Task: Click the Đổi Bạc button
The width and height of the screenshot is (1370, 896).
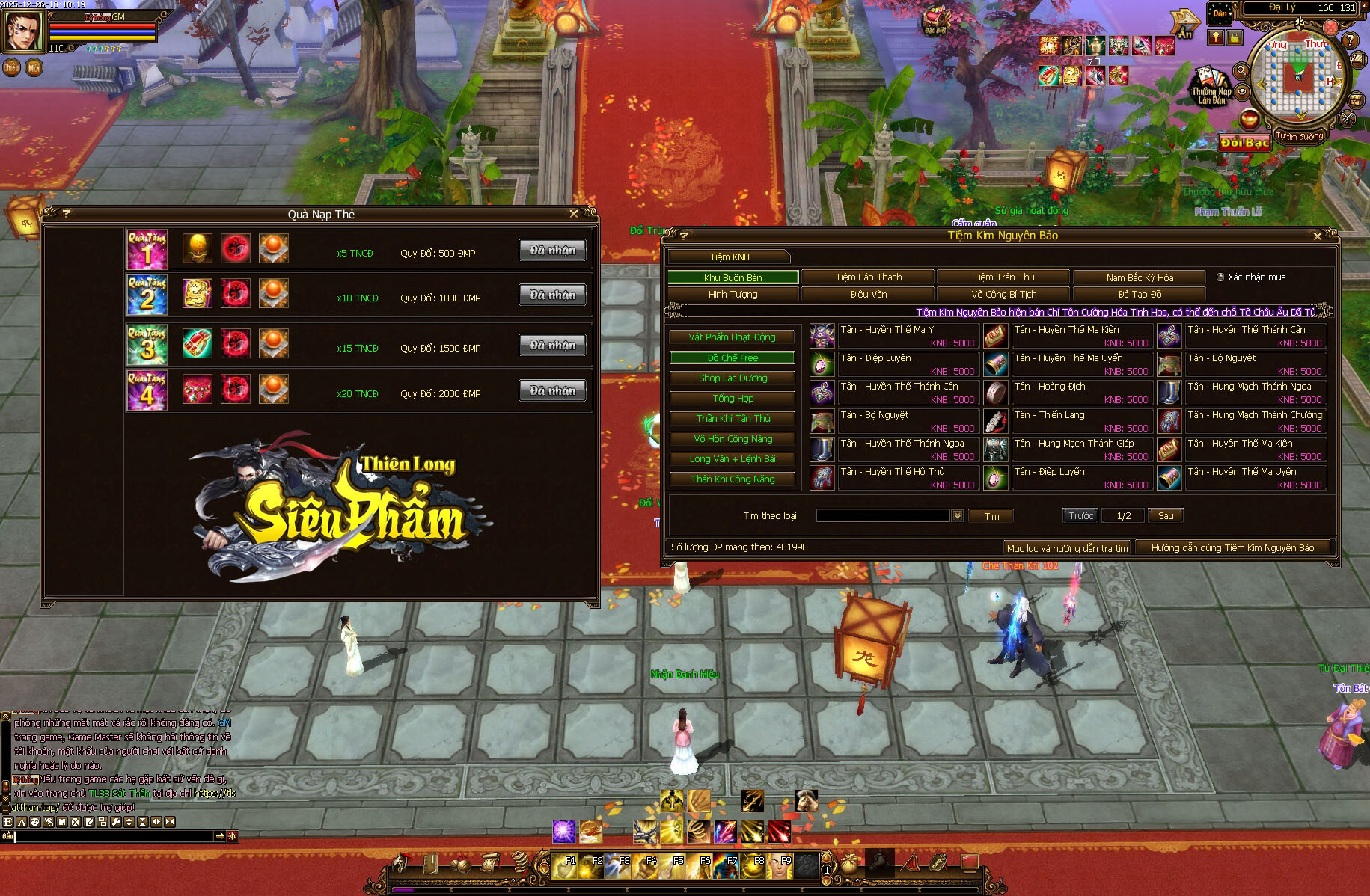Action: coord(1244,142)
